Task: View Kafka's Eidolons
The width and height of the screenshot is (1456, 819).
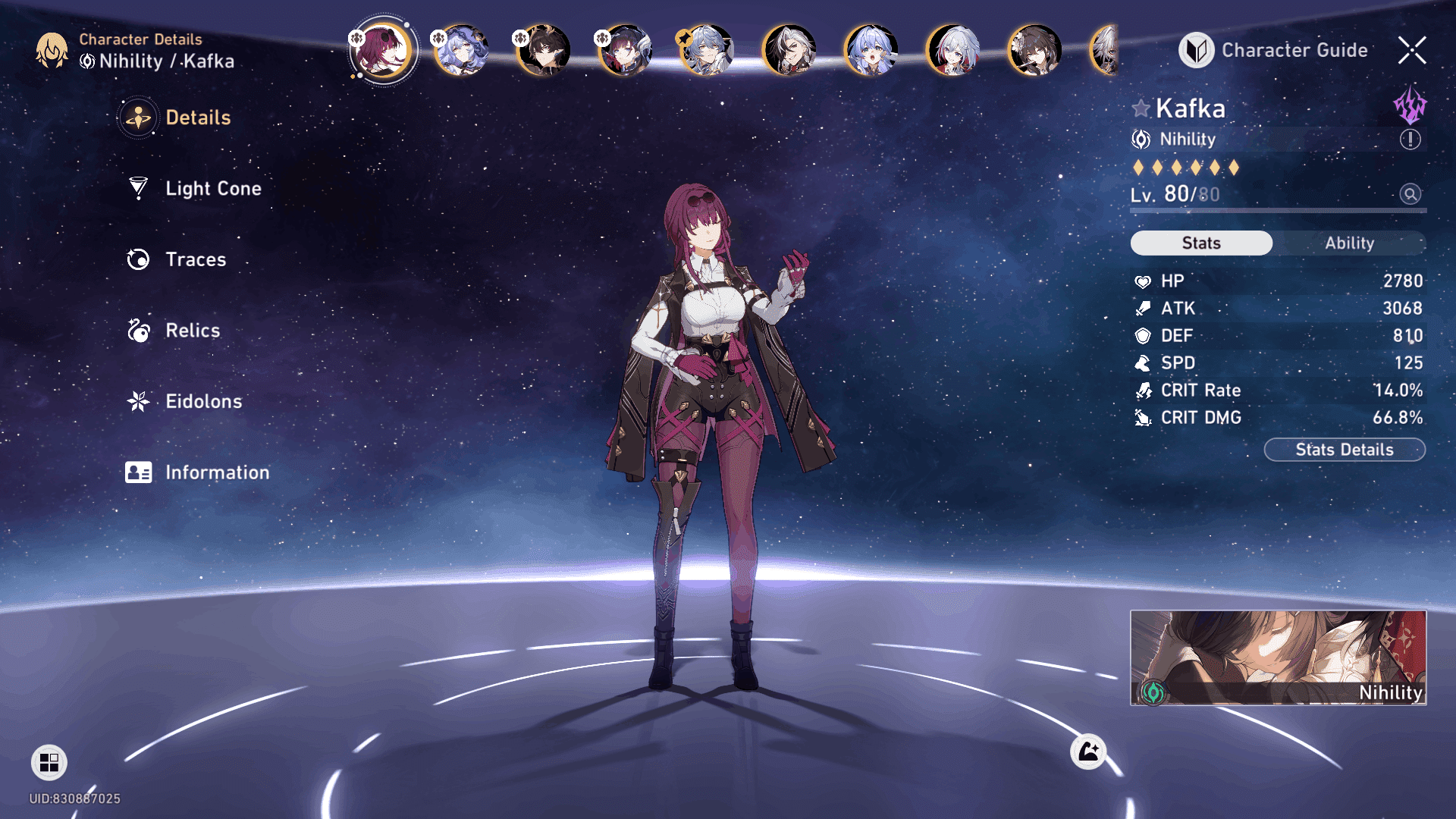Action: tap(203, 401)
